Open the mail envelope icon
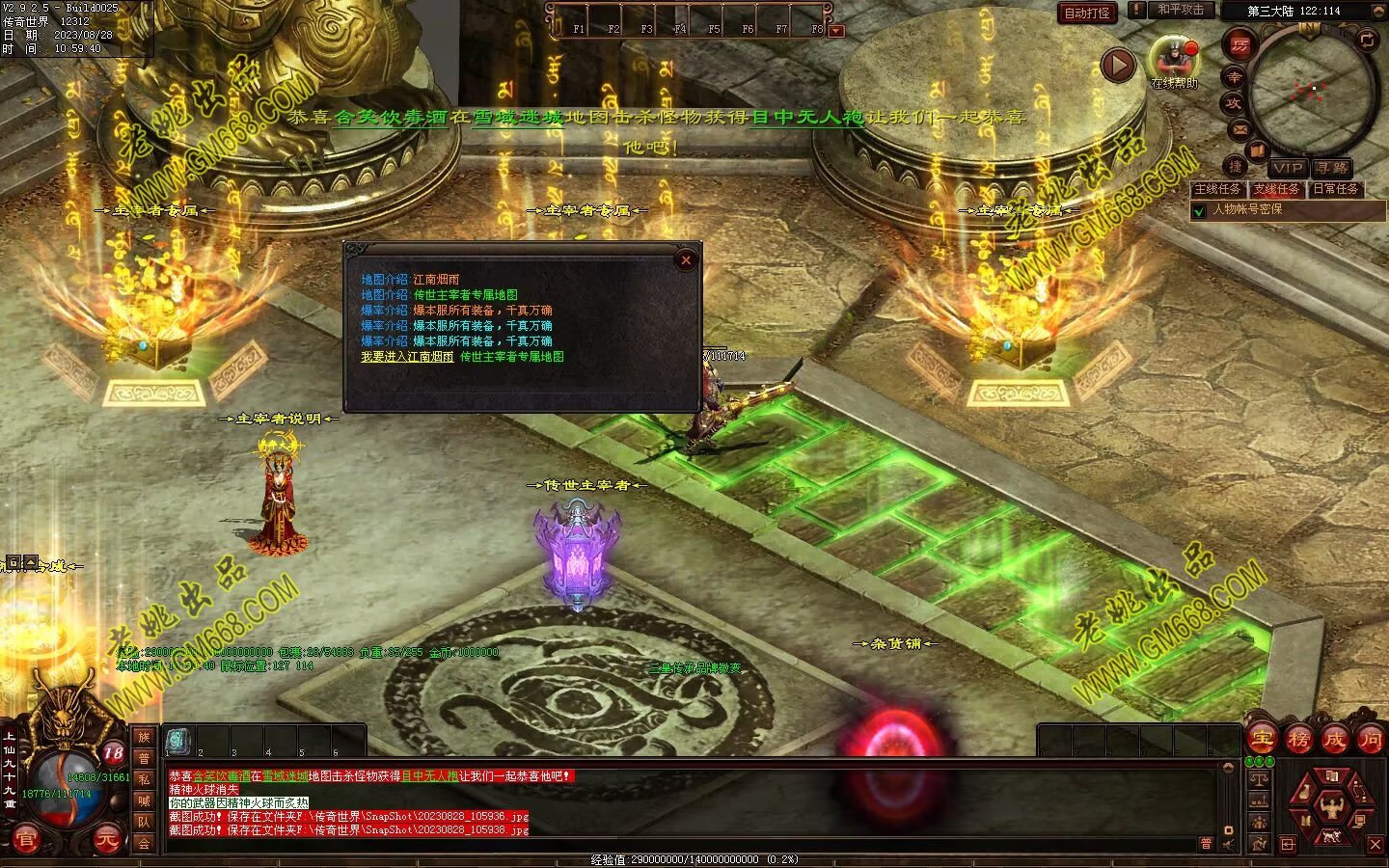The image size is (1389, 868). 1240,129
